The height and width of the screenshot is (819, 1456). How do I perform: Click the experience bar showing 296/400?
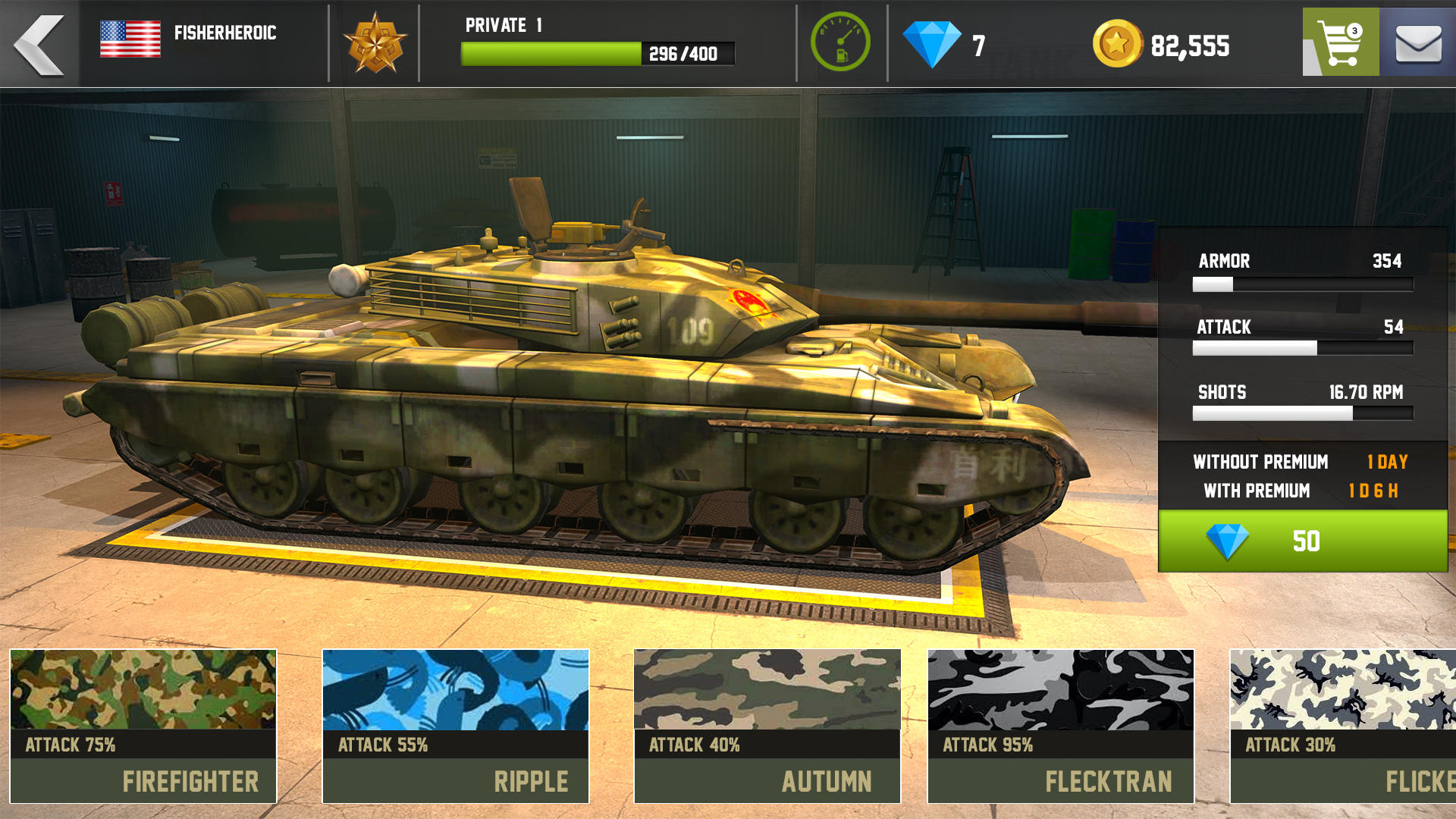598,54
